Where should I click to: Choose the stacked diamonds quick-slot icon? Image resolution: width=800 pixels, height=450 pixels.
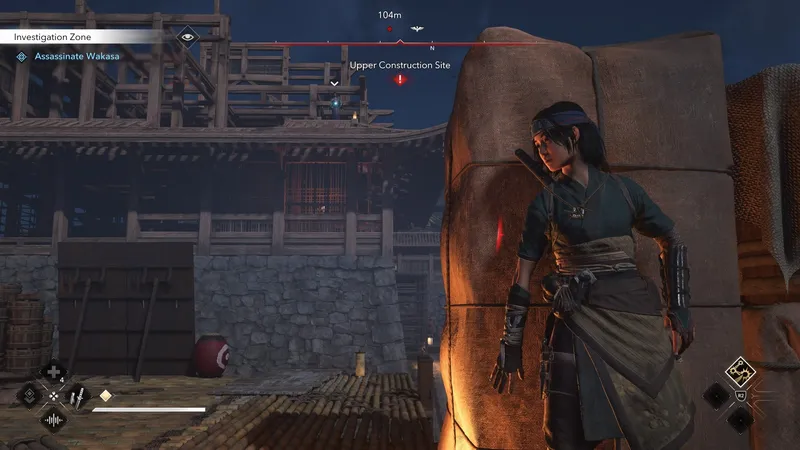click(30, 396)
